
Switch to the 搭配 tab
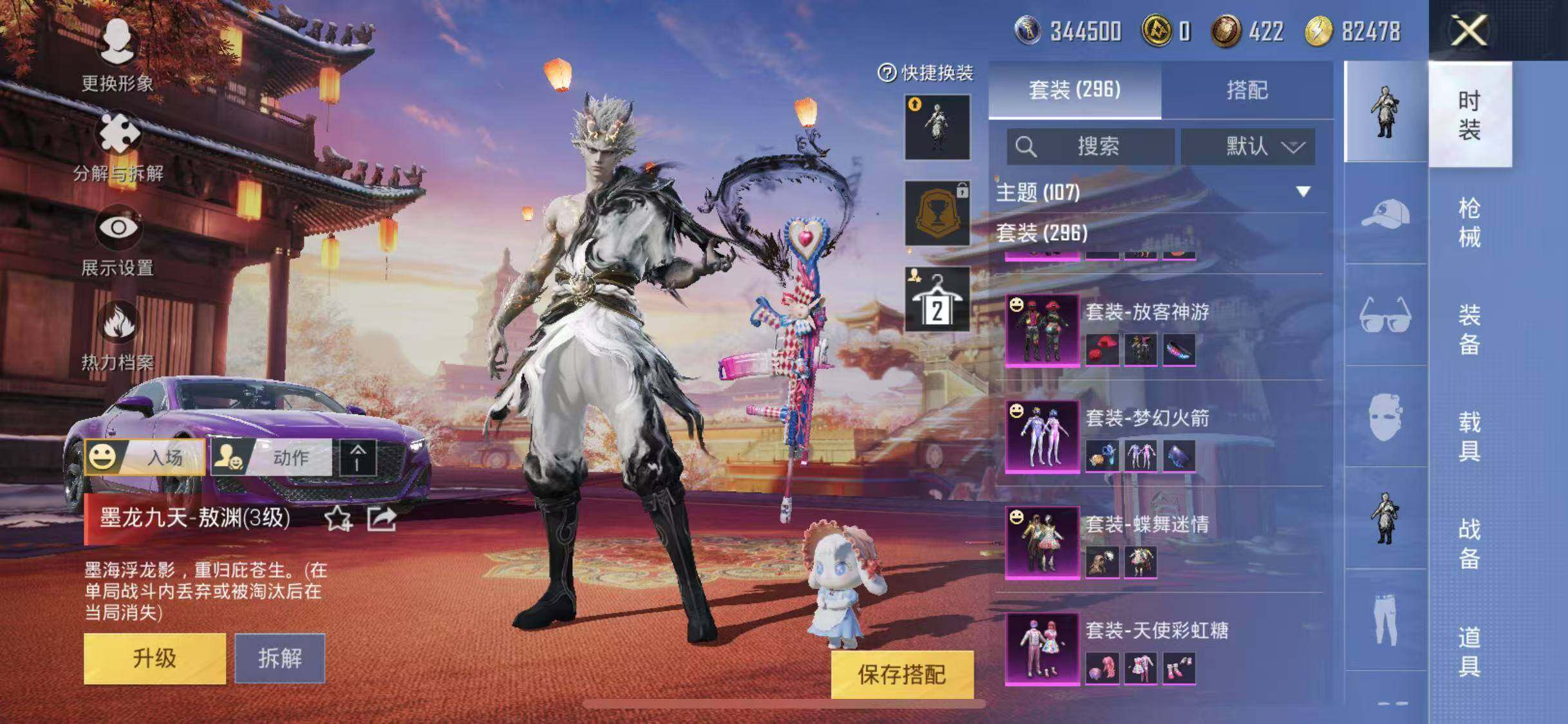(1246, 90)
